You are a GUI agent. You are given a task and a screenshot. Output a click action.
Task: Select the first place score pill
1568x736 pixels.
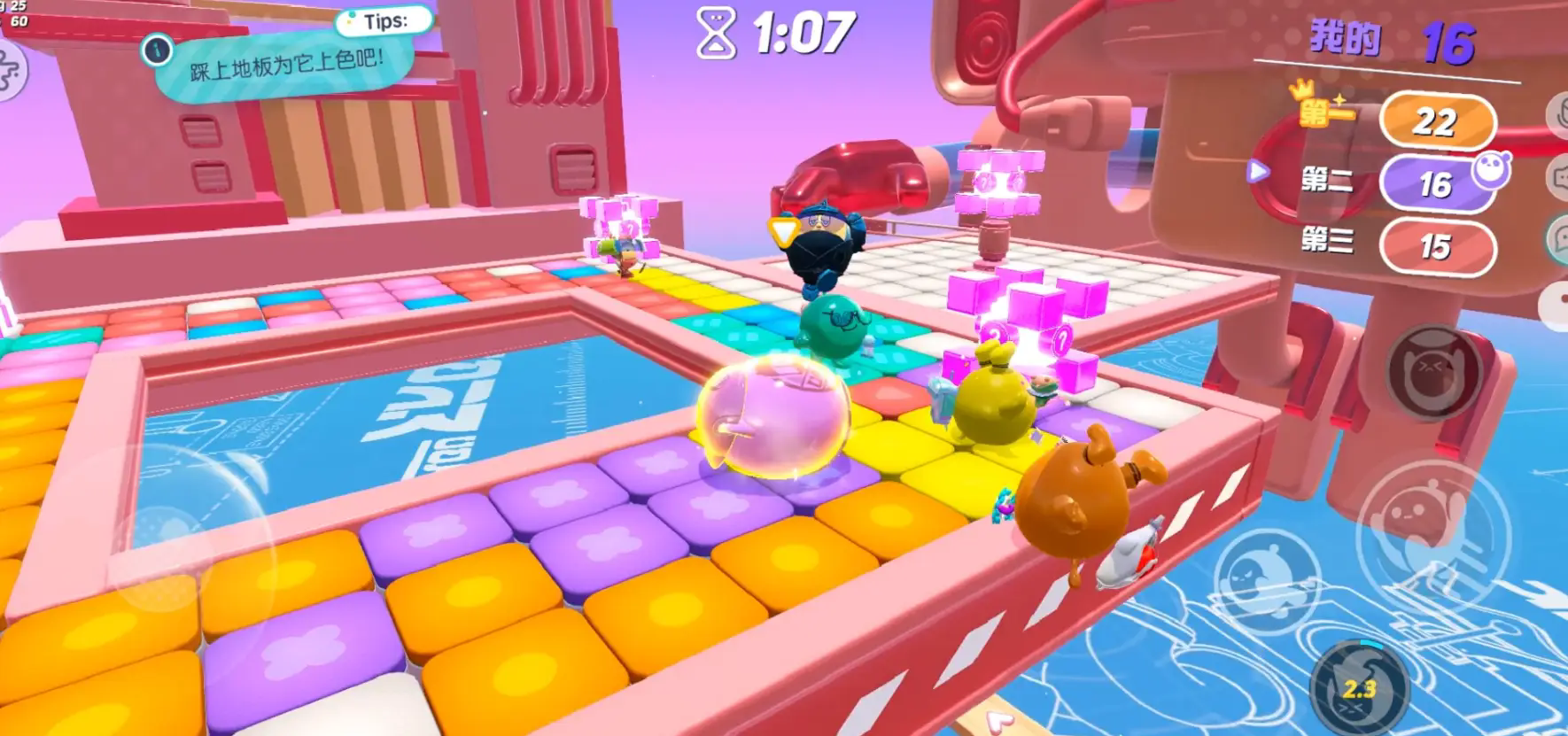click(x=1434, y=121)
